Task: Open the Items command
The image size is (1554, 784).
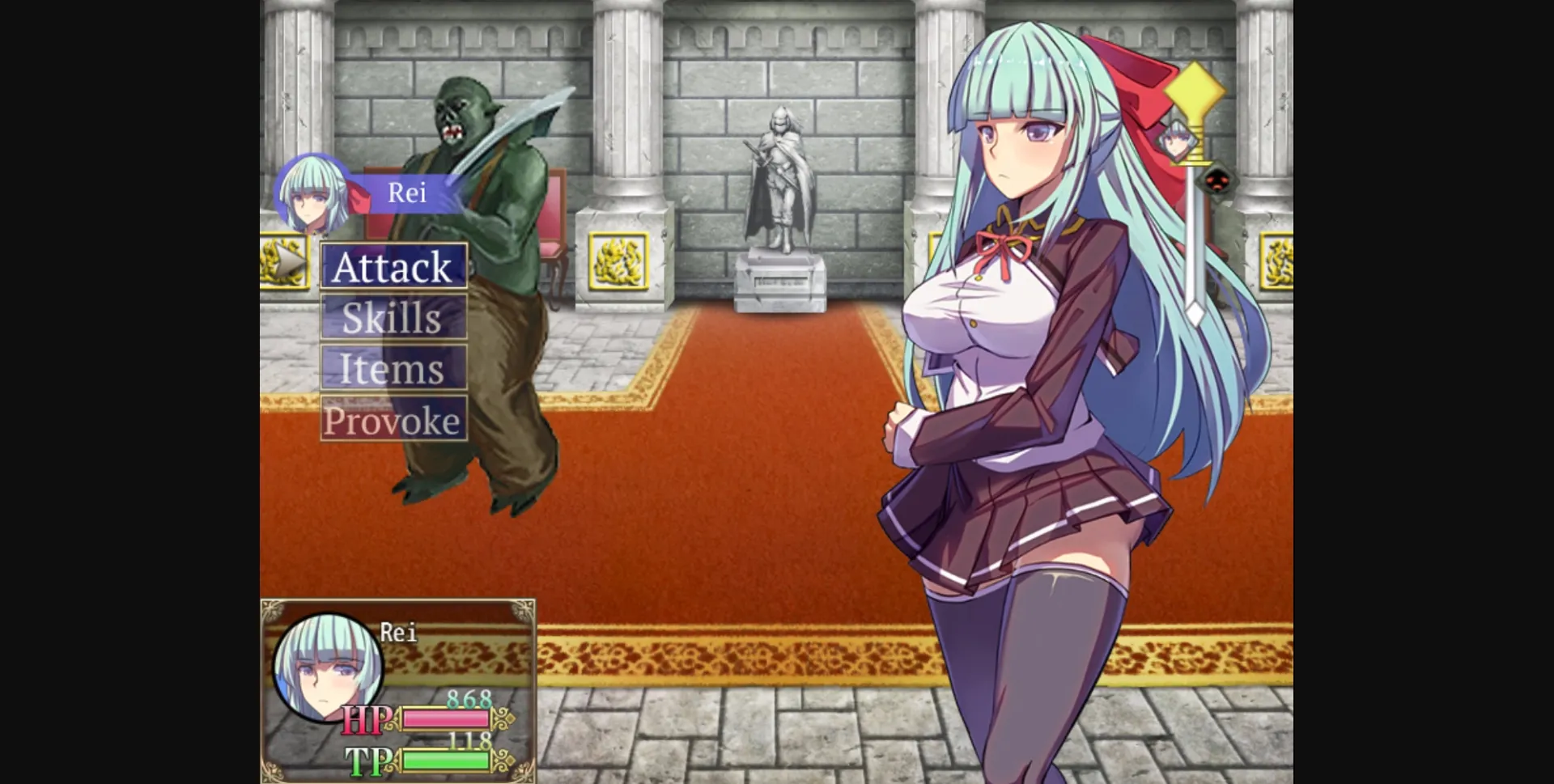Action: point(393,368)
